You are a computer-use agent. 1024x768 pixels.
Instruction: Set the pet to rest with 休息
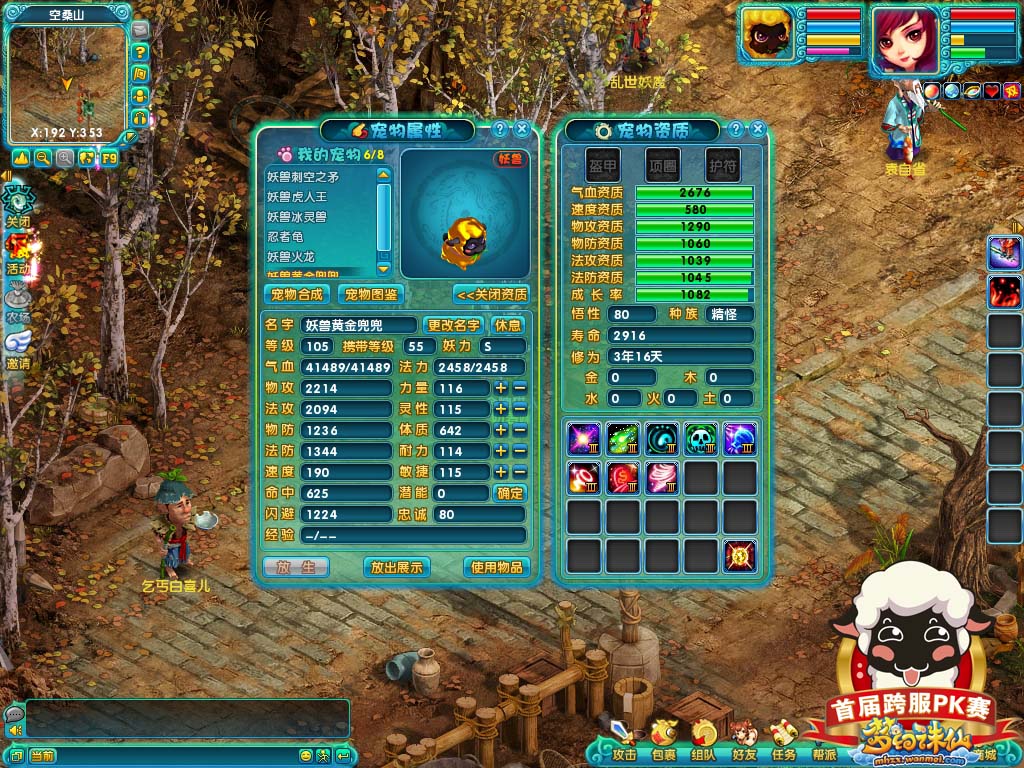point(508,325)
